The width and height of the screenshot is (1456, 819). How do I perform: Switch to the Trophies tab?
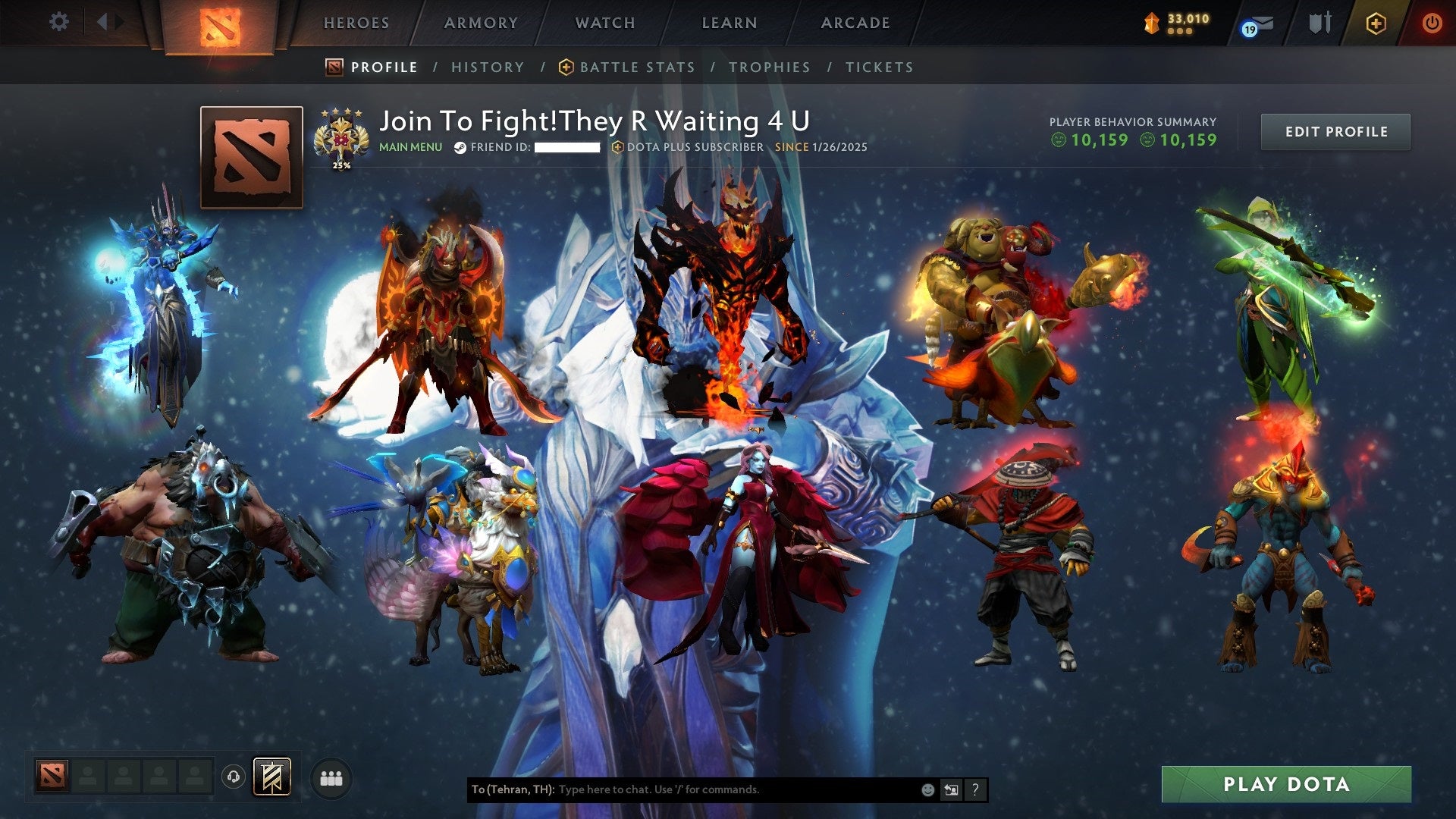770,67
